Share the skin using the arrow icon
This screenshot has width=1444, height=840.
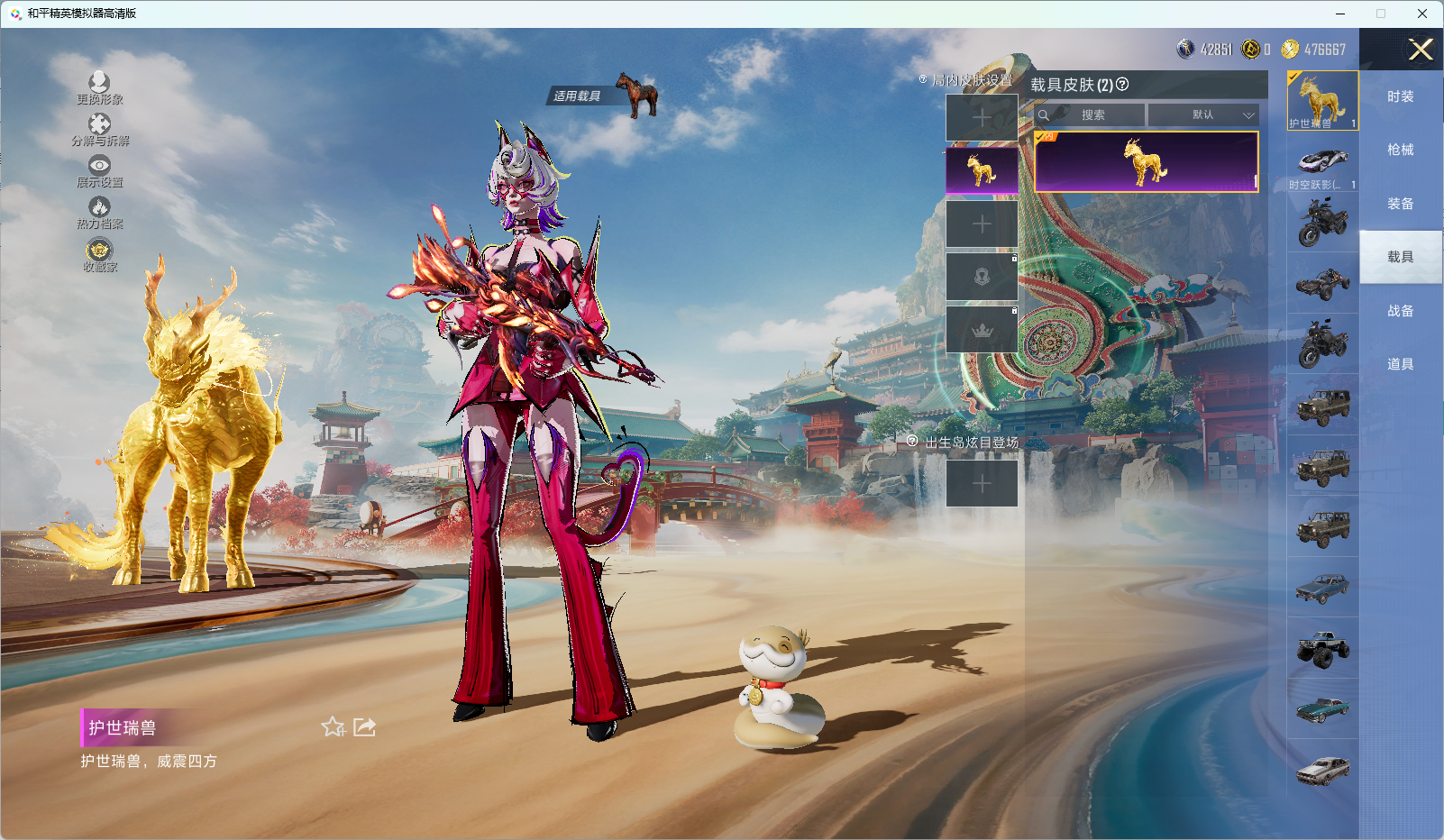[x=365, y=726]
